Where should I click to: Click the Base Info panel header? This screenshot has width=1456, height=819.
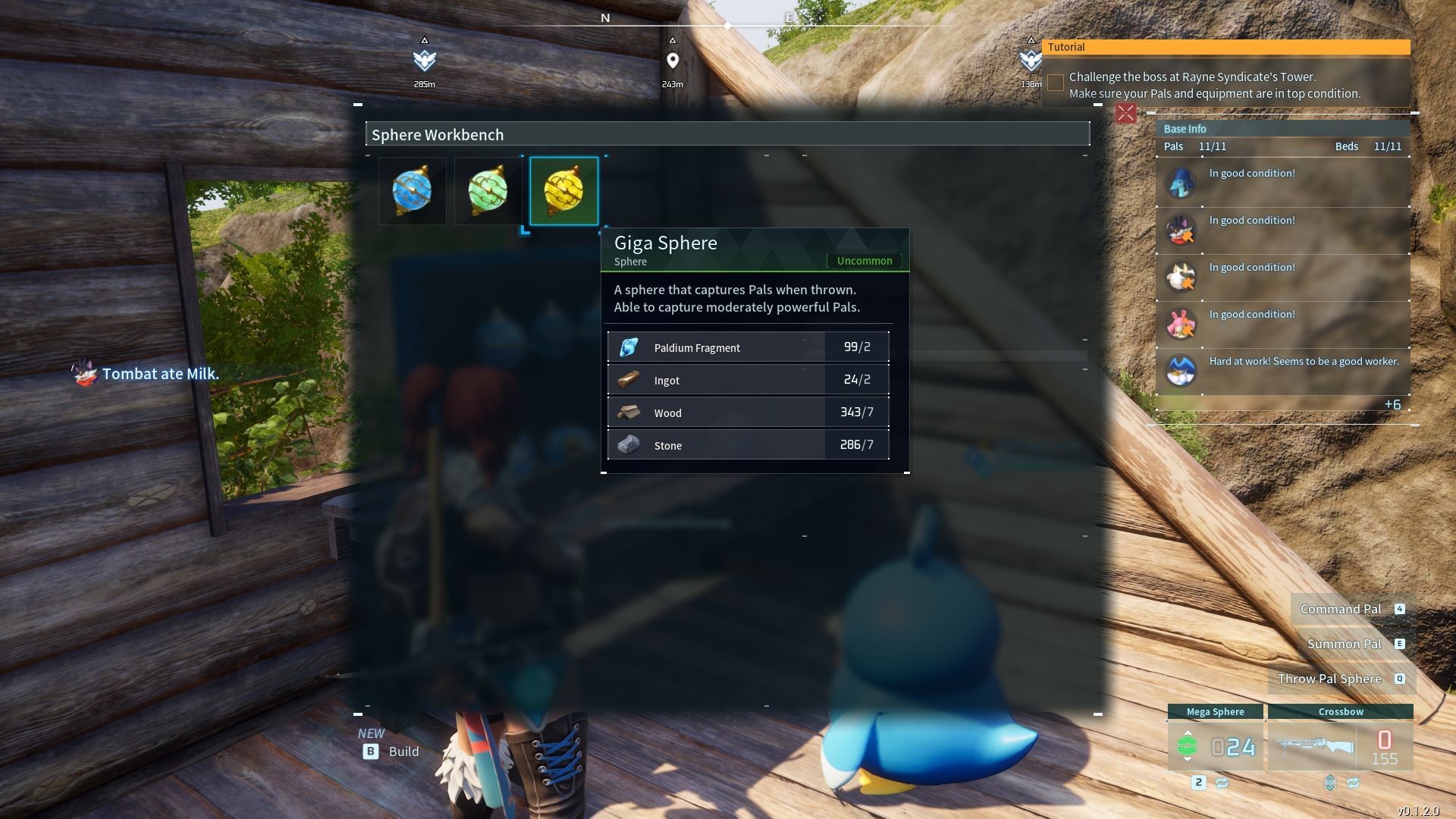[1283, 129]
